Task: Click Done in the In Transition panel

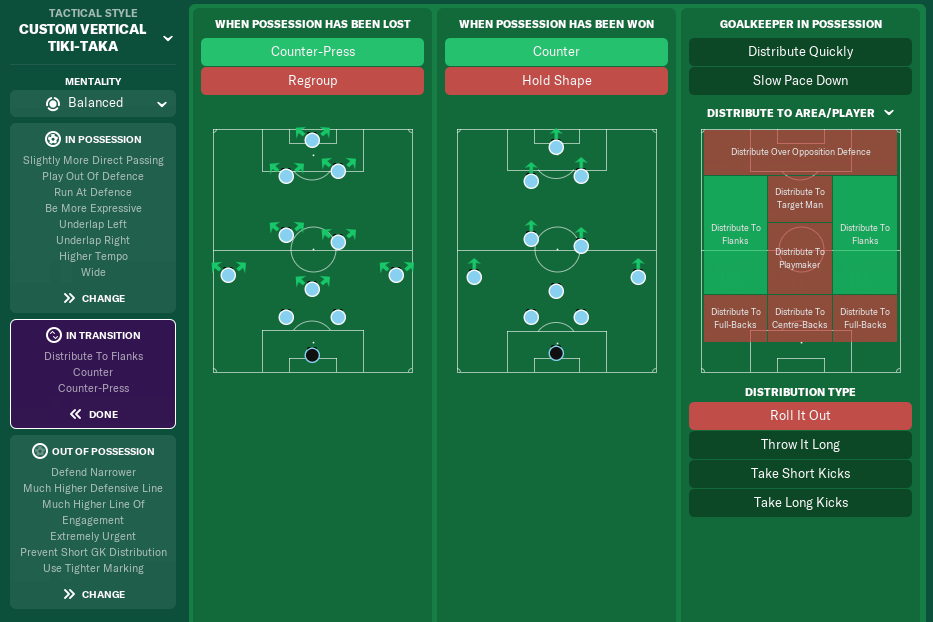Action: [93, 414]
